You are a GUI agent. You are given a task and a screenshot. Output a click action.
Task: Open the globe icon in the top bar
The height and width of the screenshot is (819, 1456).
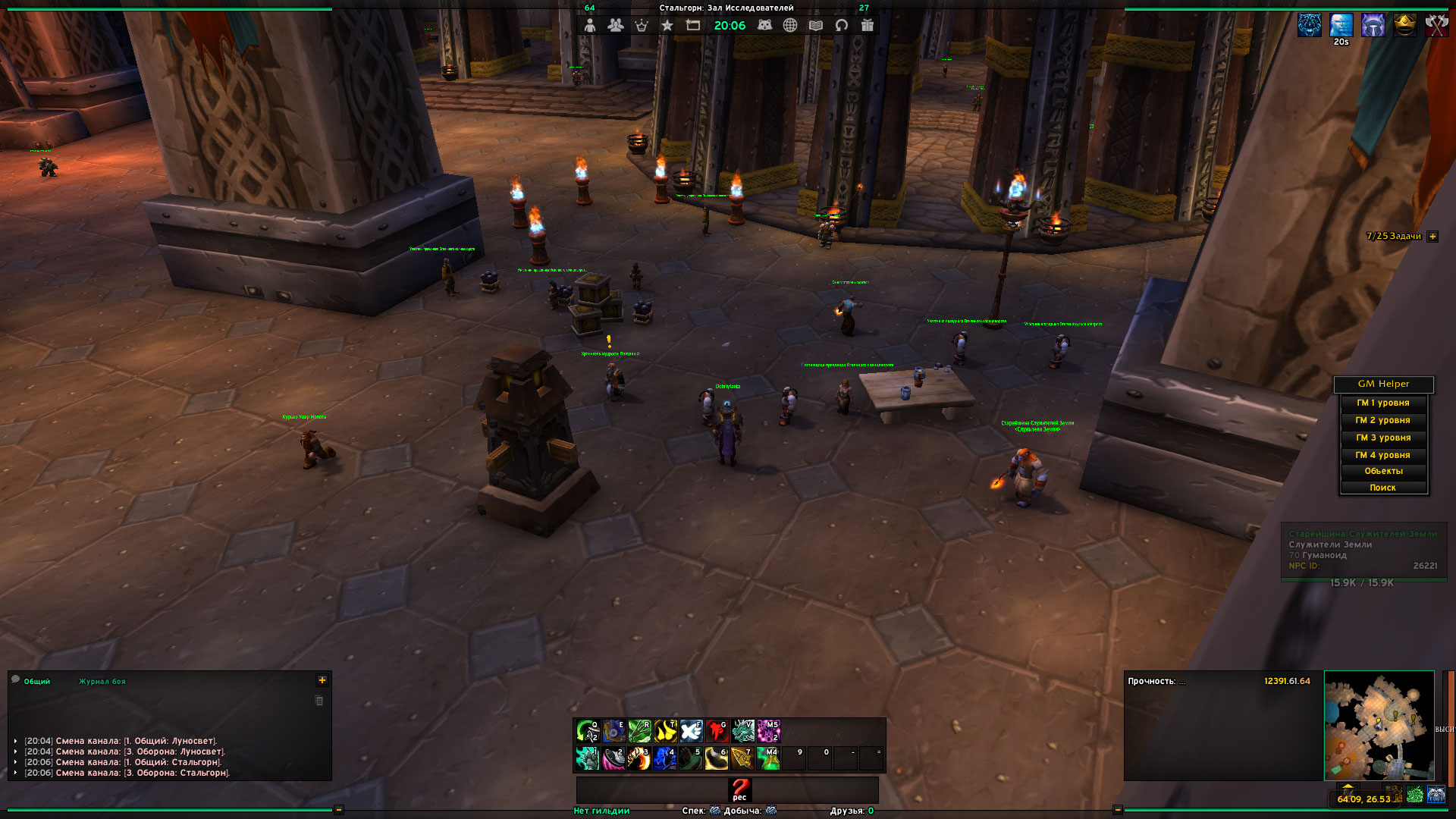[x=790, y=26]
